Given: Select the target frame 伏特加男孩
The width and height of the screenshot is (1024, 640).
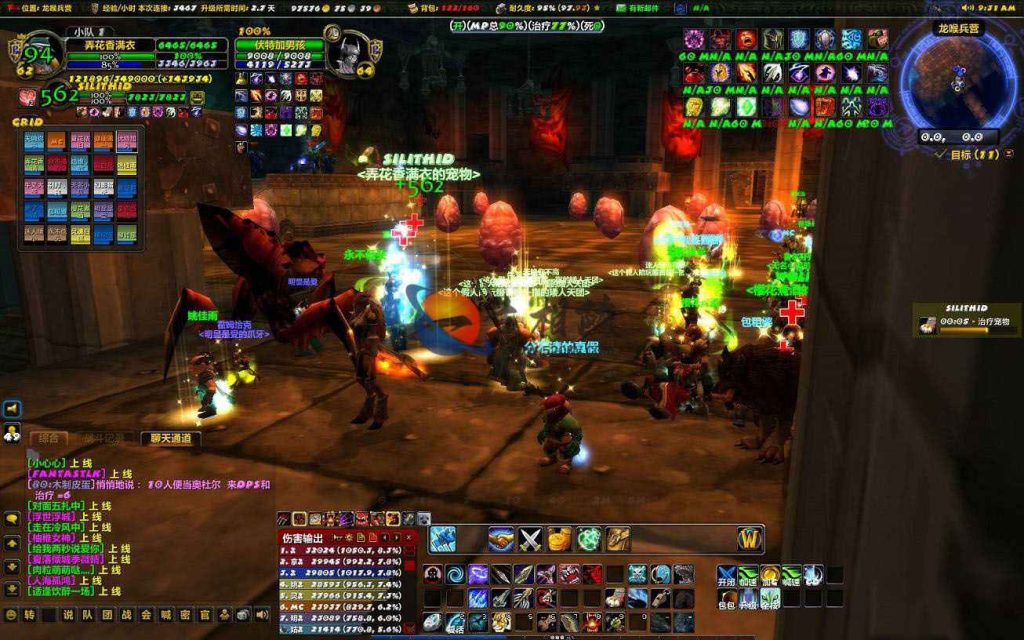Looking at the screenshot, I should pyautogui.click(x=279, y=46).
